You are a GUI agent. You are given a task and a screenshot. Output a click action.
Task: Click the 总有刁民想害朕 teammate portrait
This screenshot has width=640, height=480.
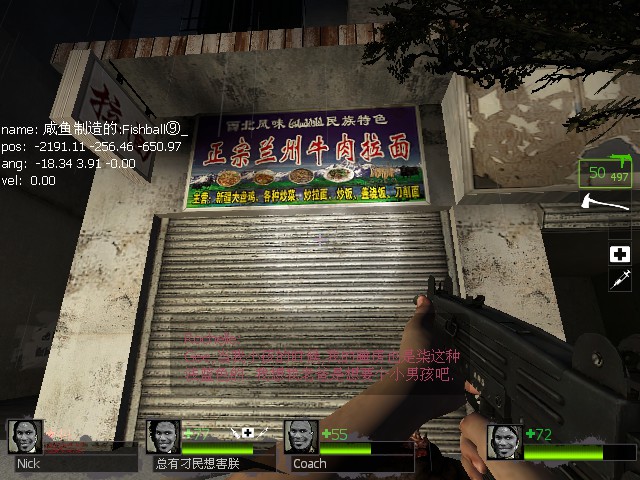click(x=163, y=436)
